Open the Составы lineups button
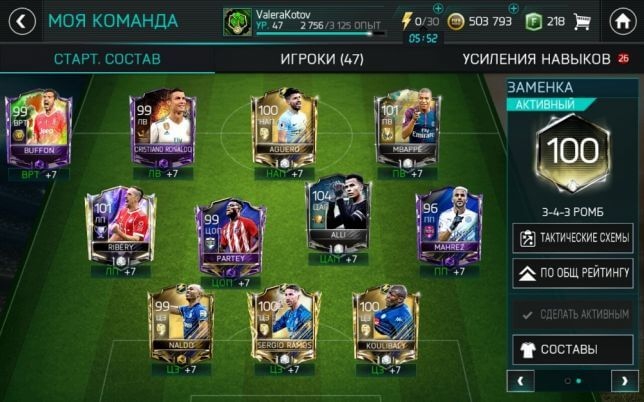 pos(573,350)
